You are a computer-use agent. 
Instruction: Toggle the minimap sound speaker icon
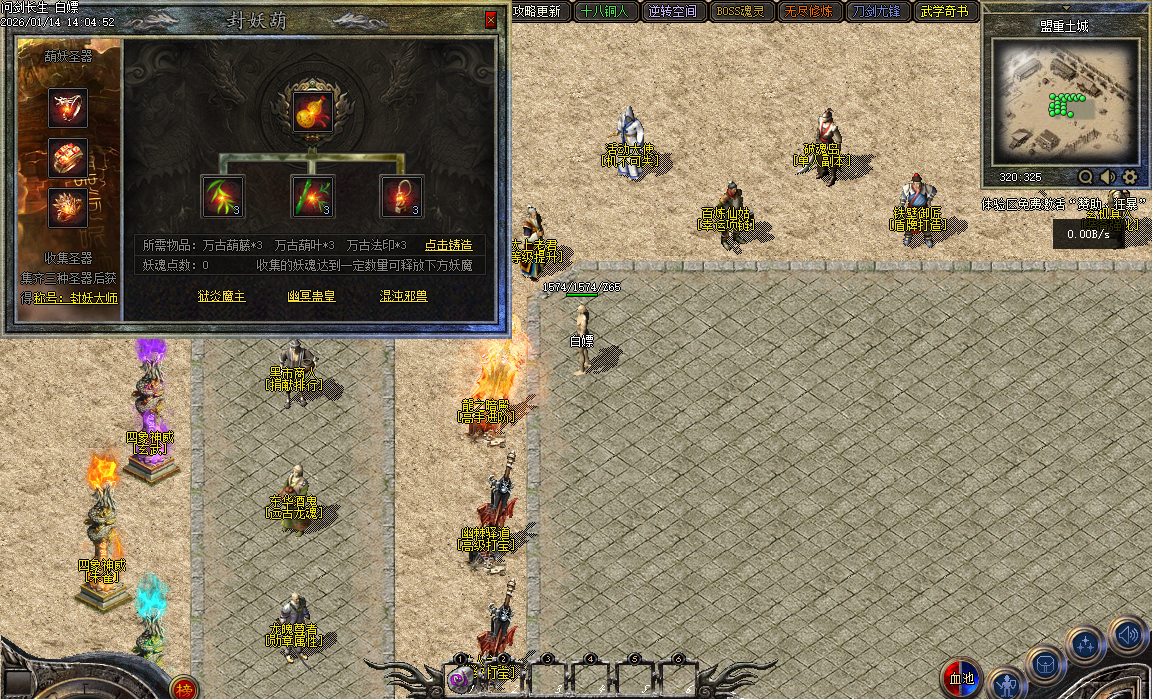1108,177
